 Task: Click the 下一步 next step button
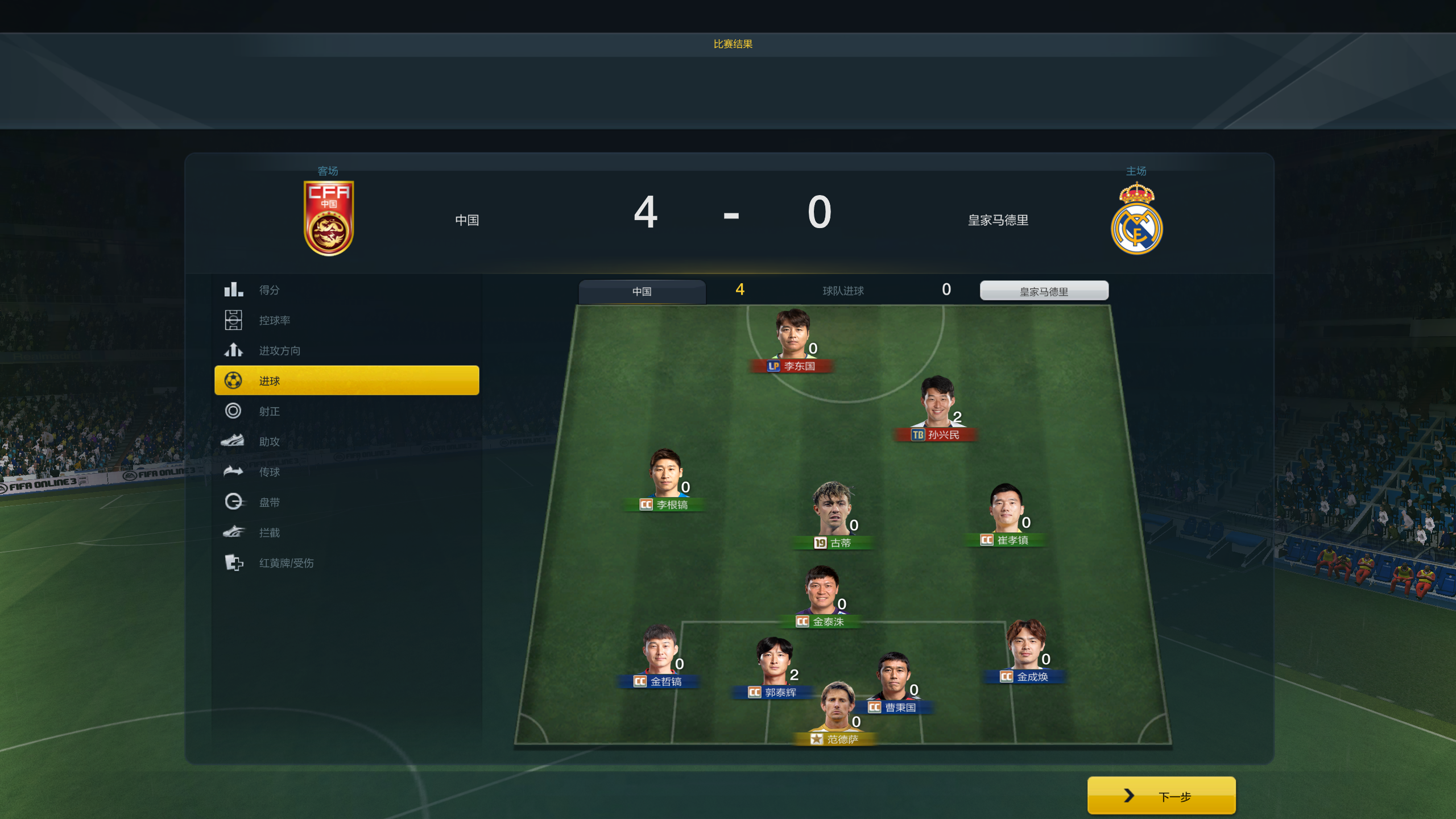click(1161, 796)
